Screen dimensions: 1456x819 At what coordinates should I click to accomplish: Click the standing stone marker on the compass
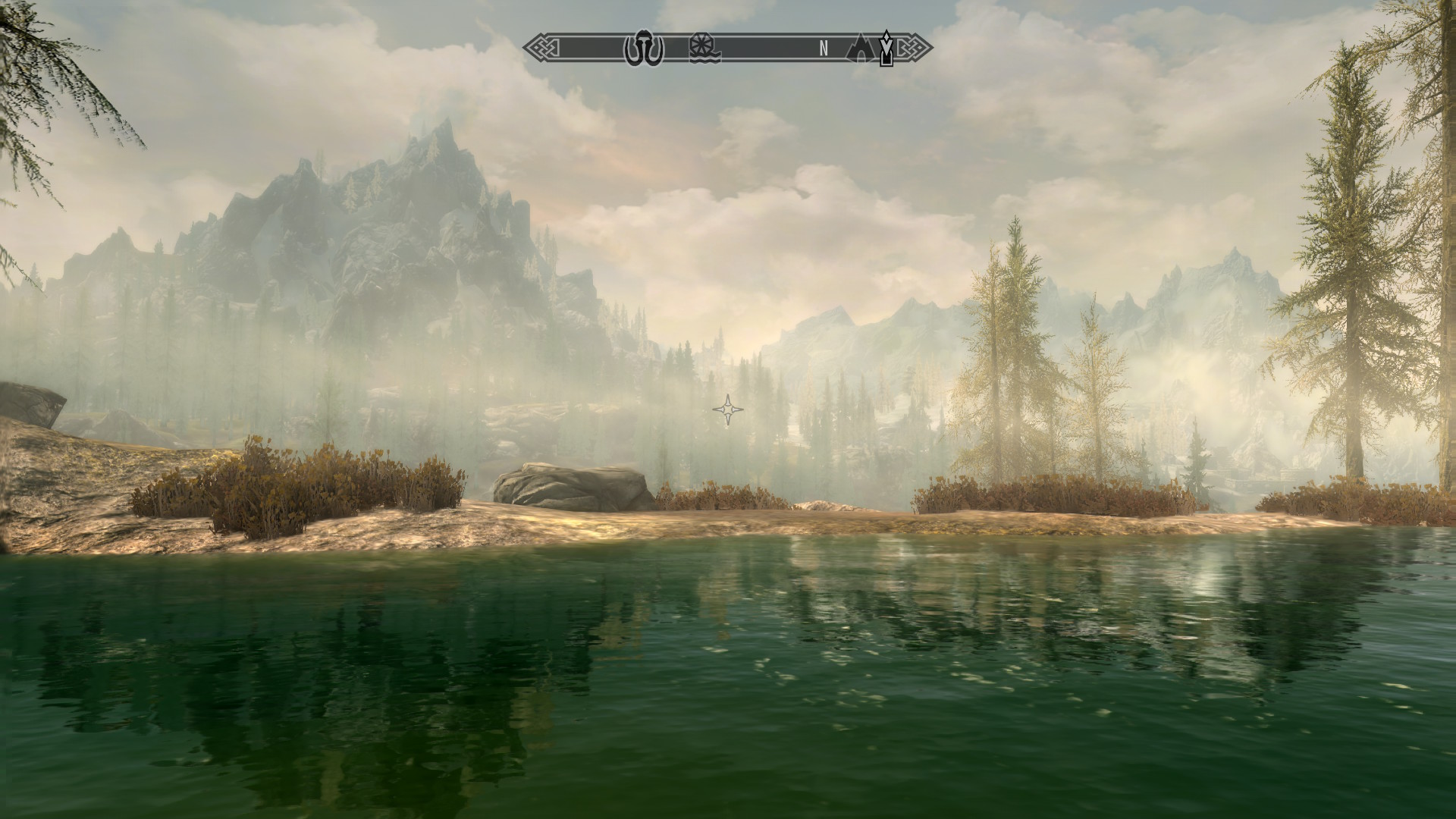point(644,49)
